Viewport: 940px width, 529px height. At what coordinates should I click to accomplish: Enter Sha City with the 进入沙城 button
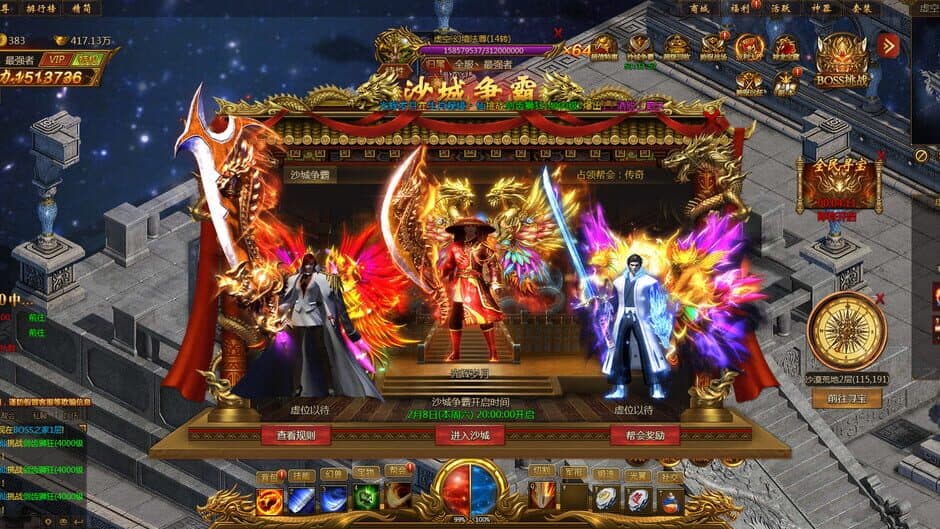point(469,435)
